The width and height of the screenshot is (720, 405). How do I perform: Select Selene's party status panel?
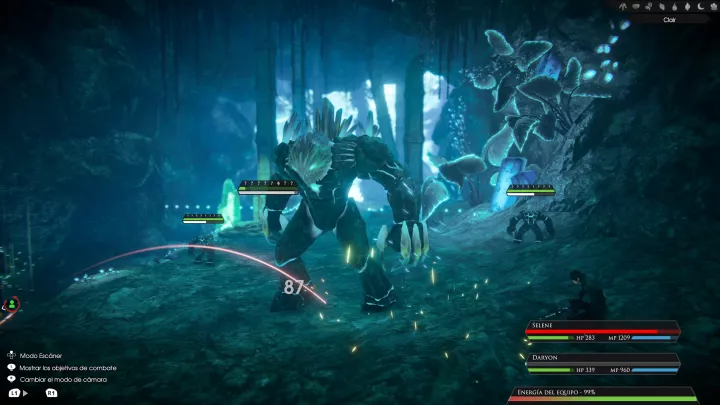click(x=602, y=332)
